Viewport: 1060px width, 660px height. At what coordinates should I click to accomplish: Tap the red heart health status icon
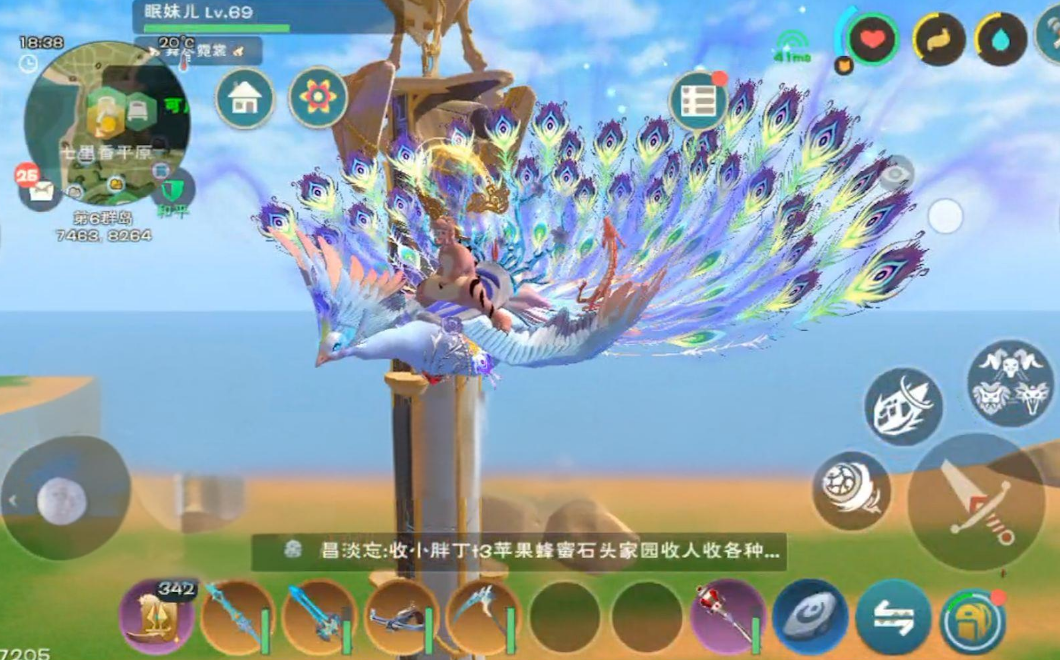(873, 40)
